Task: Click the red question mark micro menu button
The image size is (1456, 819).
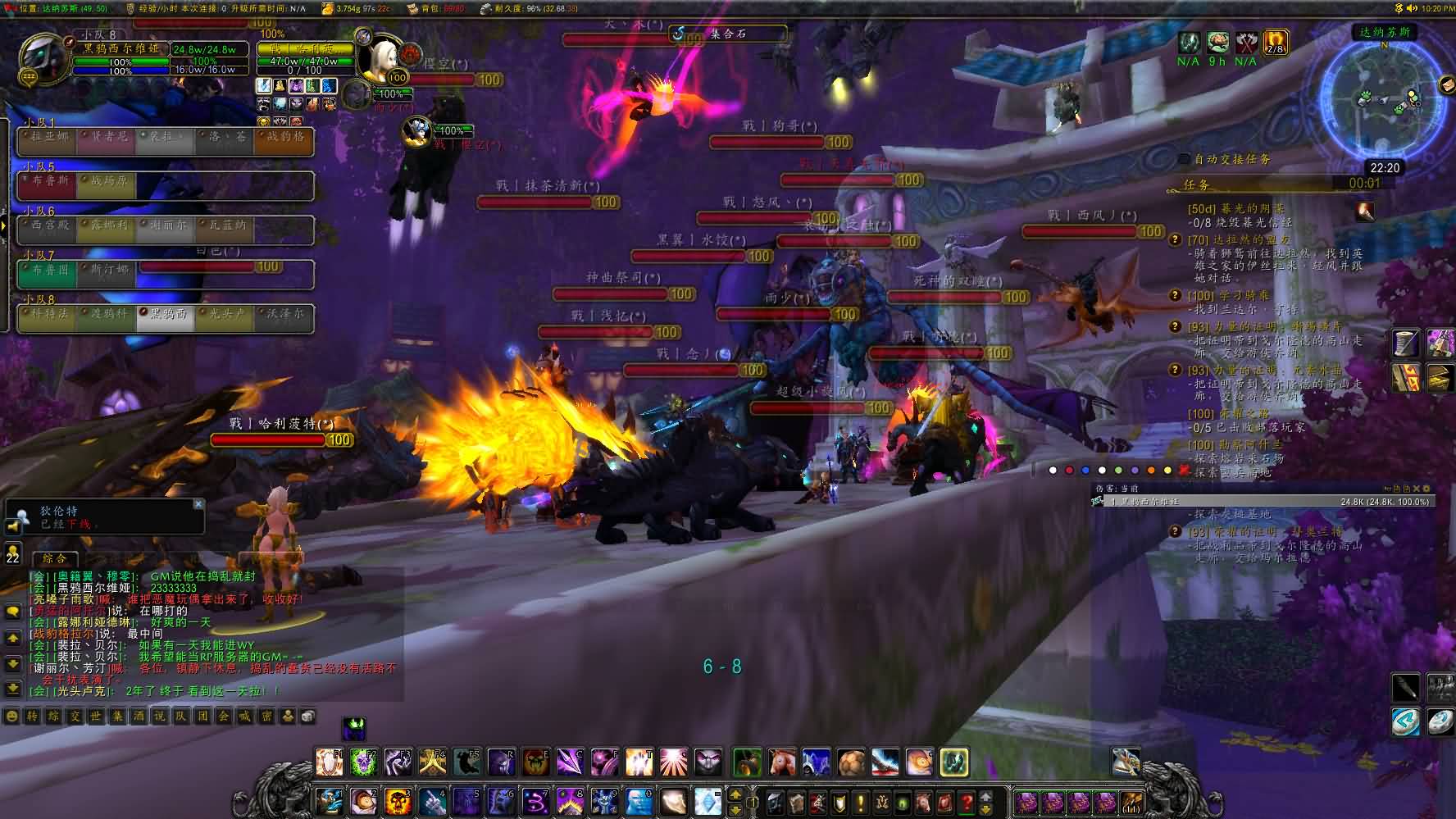Action: click(x=967, y=801)
